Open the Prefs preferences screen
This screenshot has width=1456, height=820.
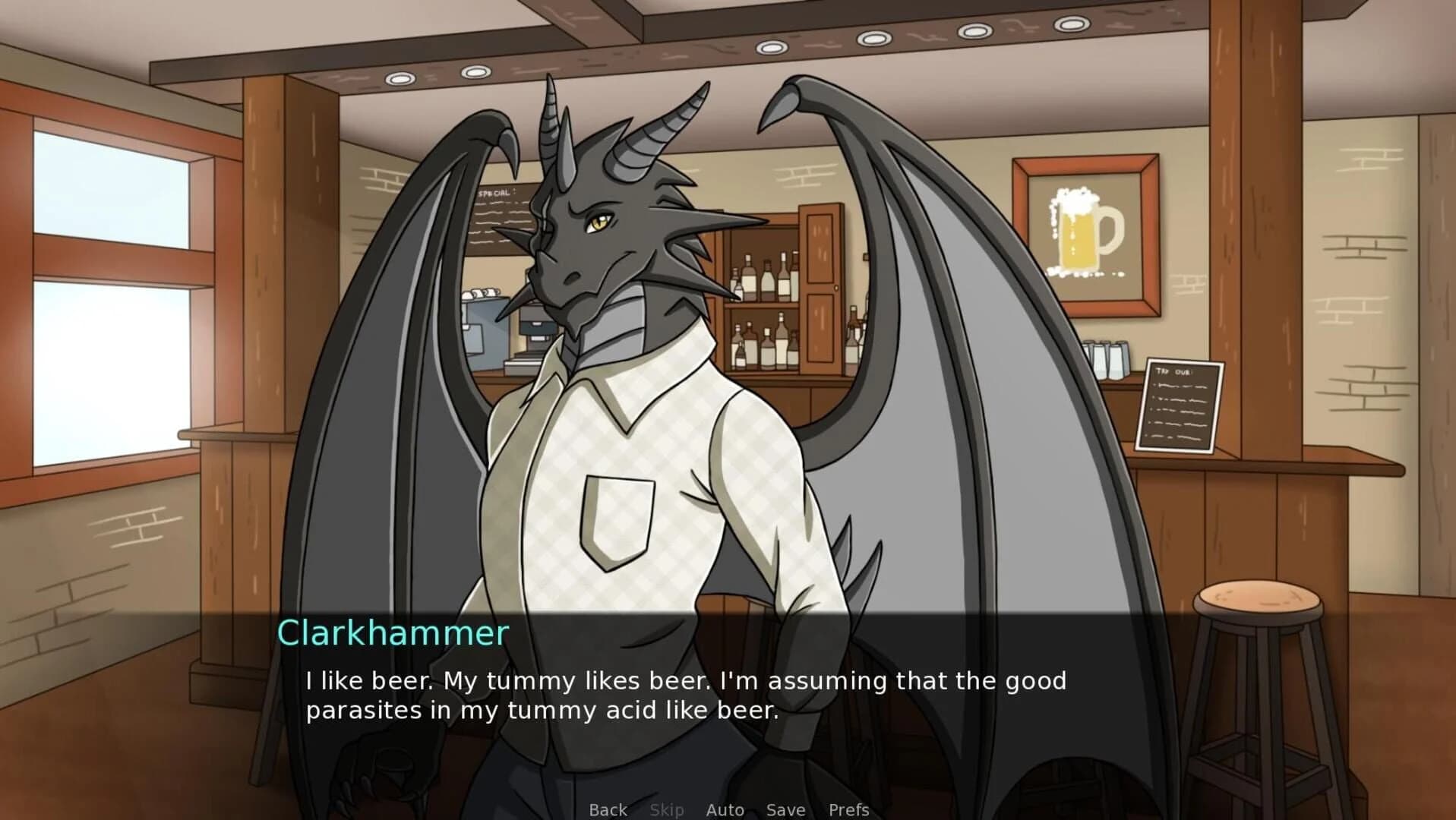point(848,809)
